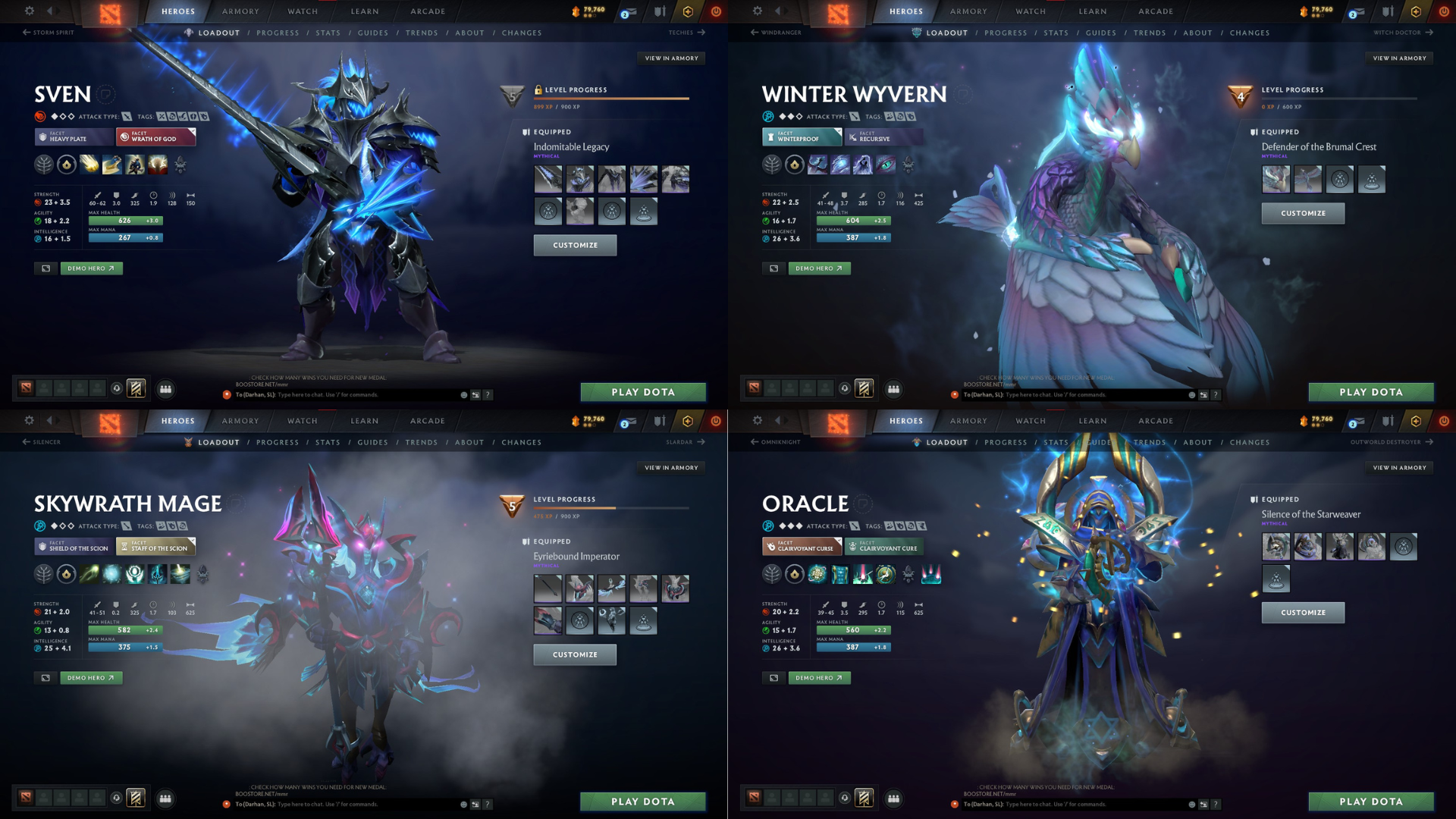Select the Winterproof facet for Winter Wyvern
Viewport: 1456px width, 819px height.
[x=802, y=137]
